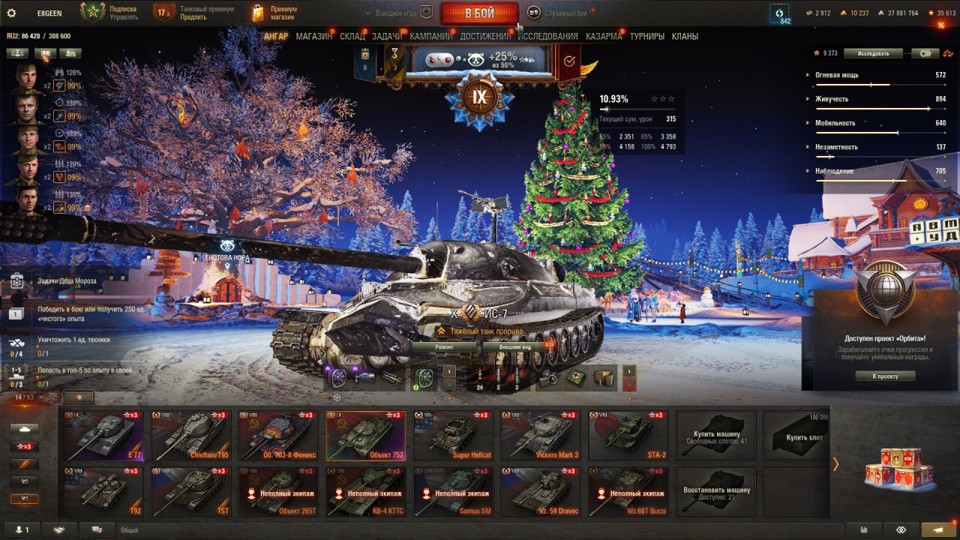
Task: Open the МАГАЗИН shop tab
Action: tap(314, 36)
